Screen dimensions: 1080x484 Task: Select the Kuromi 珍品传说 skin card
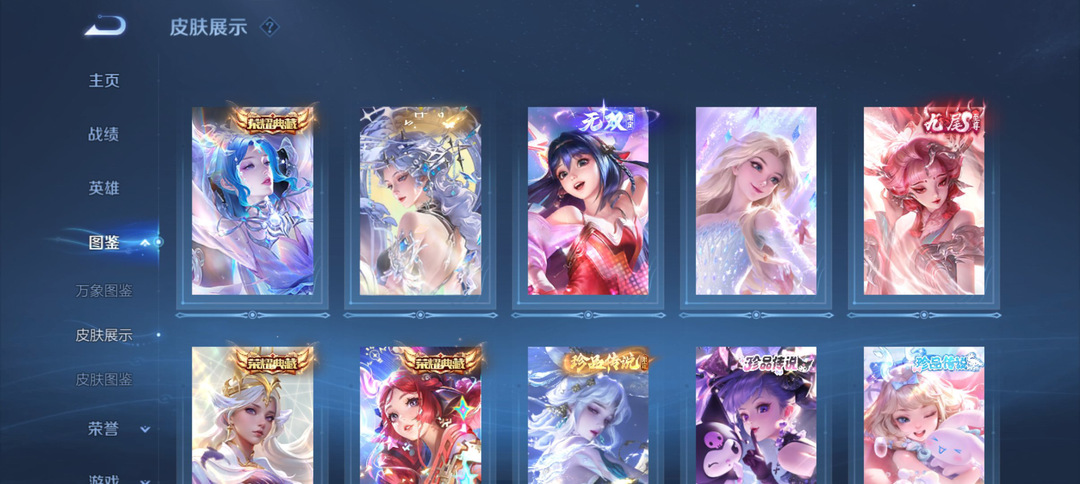coord(756,415)
